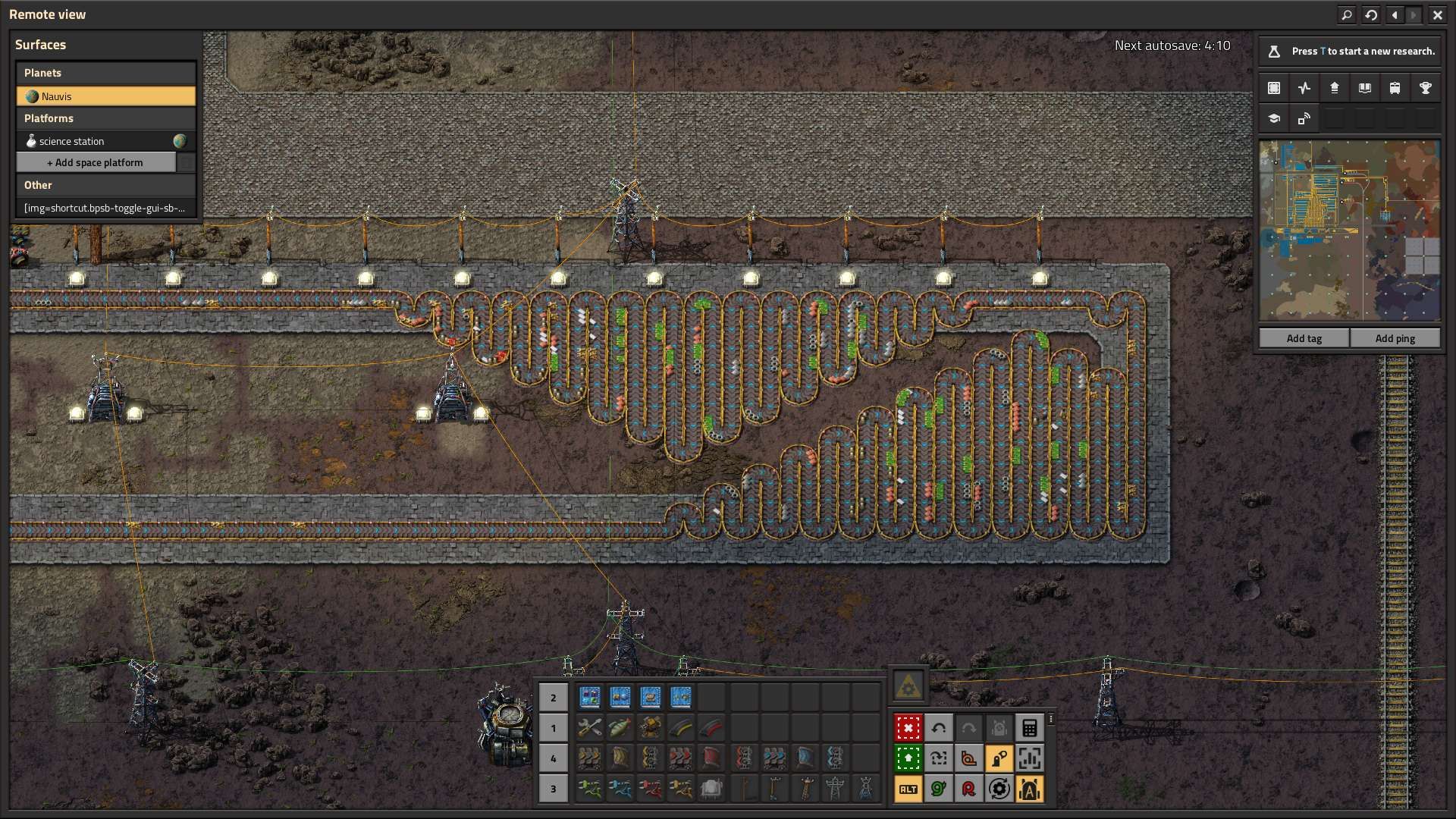Toggle the ALT mode shortcut button
Viewport: 1456px width, 819px height.
pyautogui.click(x=908, y=789)
